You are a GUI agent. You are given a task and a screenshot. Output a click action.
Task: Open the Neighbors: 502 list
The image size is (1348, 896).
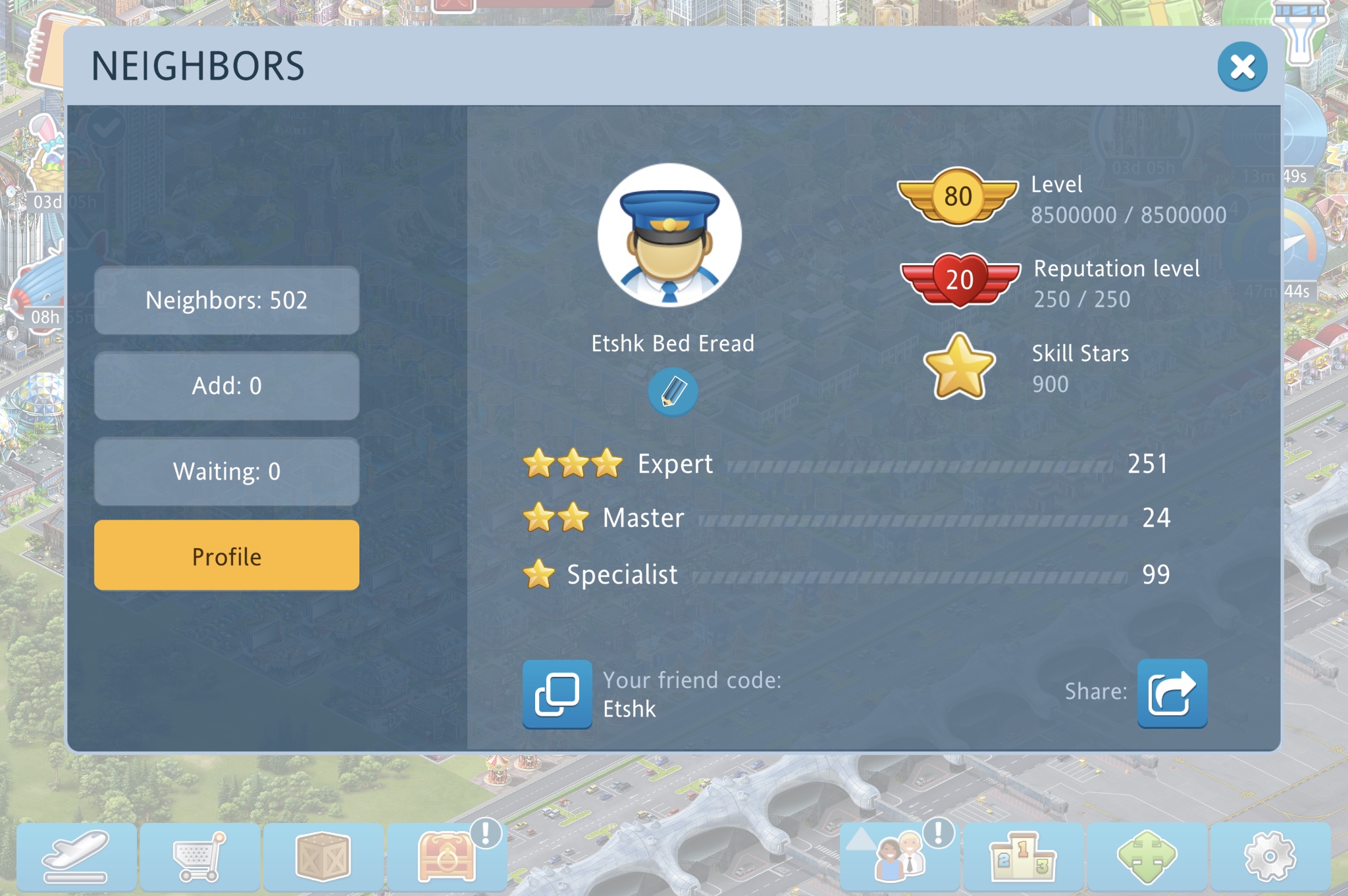[x=226, y=301]
